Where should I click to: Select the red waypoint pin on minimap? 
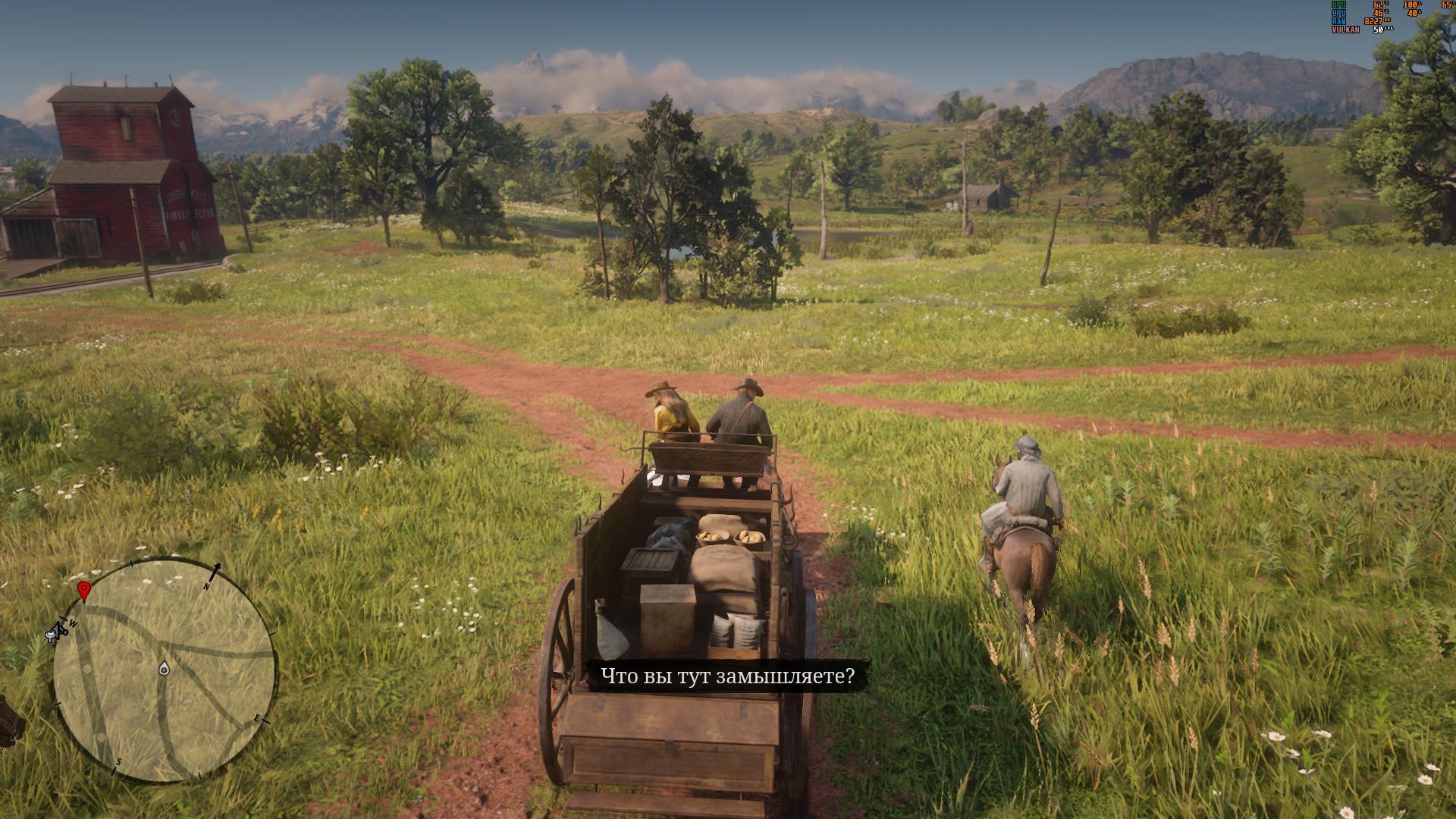[84, 590]
